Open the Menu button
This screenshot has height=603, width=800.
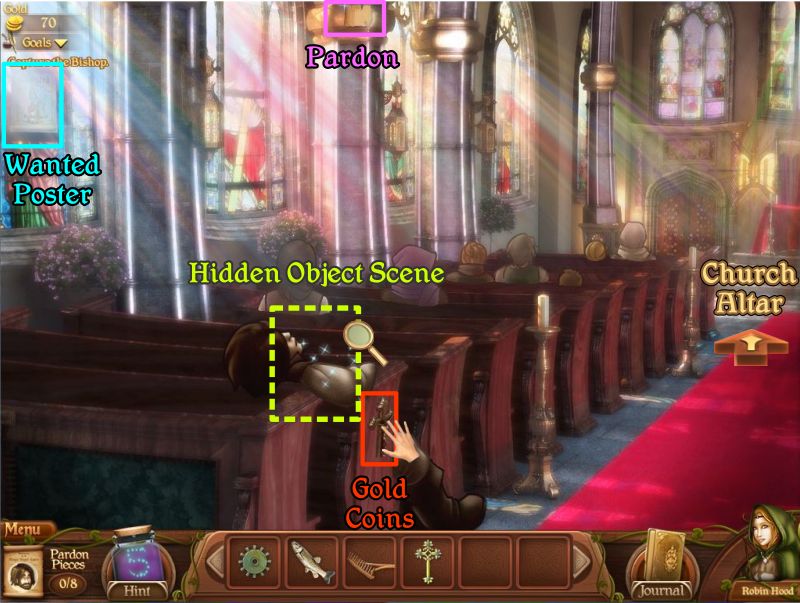pos(24,529)
